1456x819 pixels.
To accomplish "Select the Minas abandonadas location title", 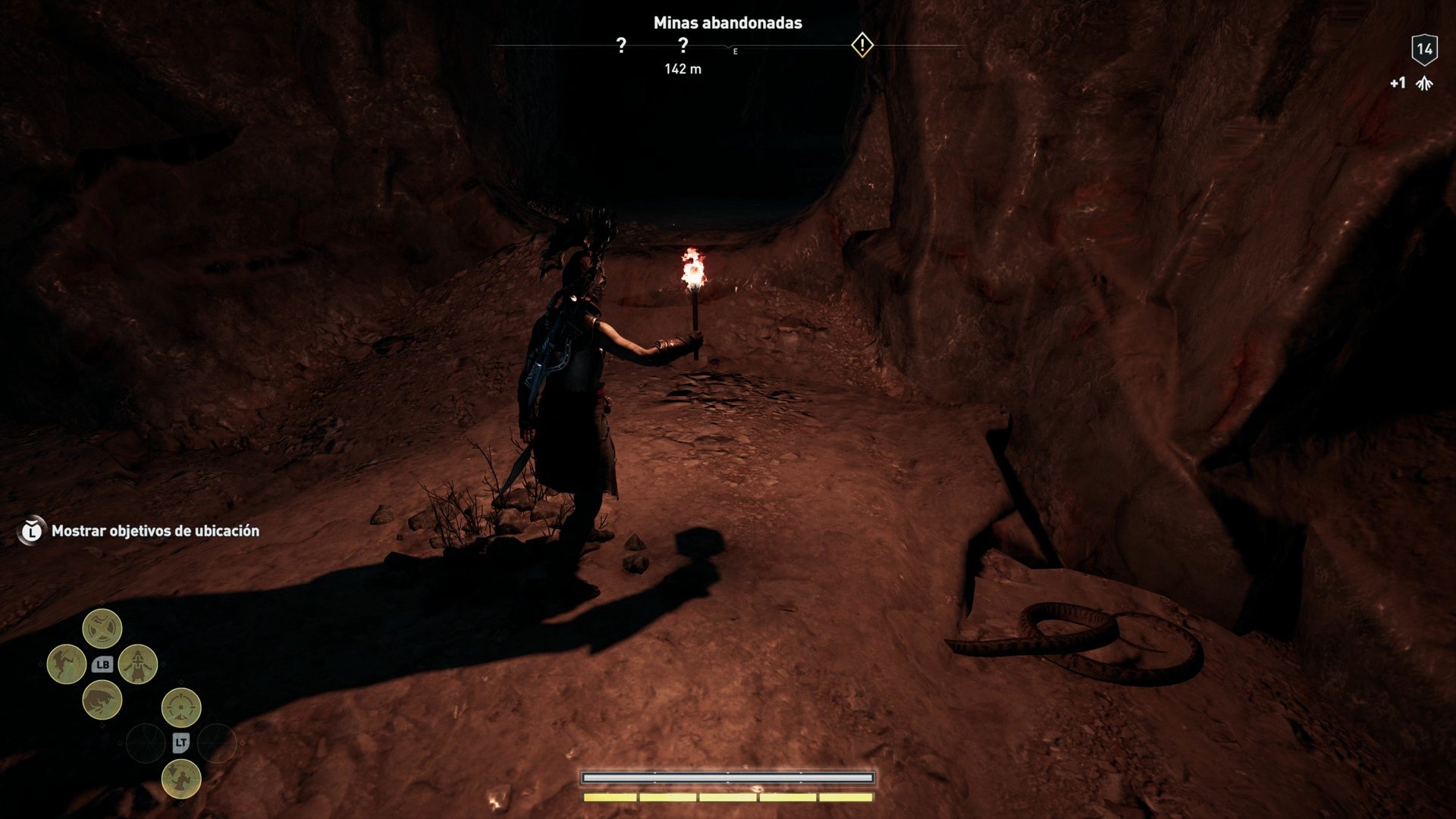I will [x=728, y=24].
